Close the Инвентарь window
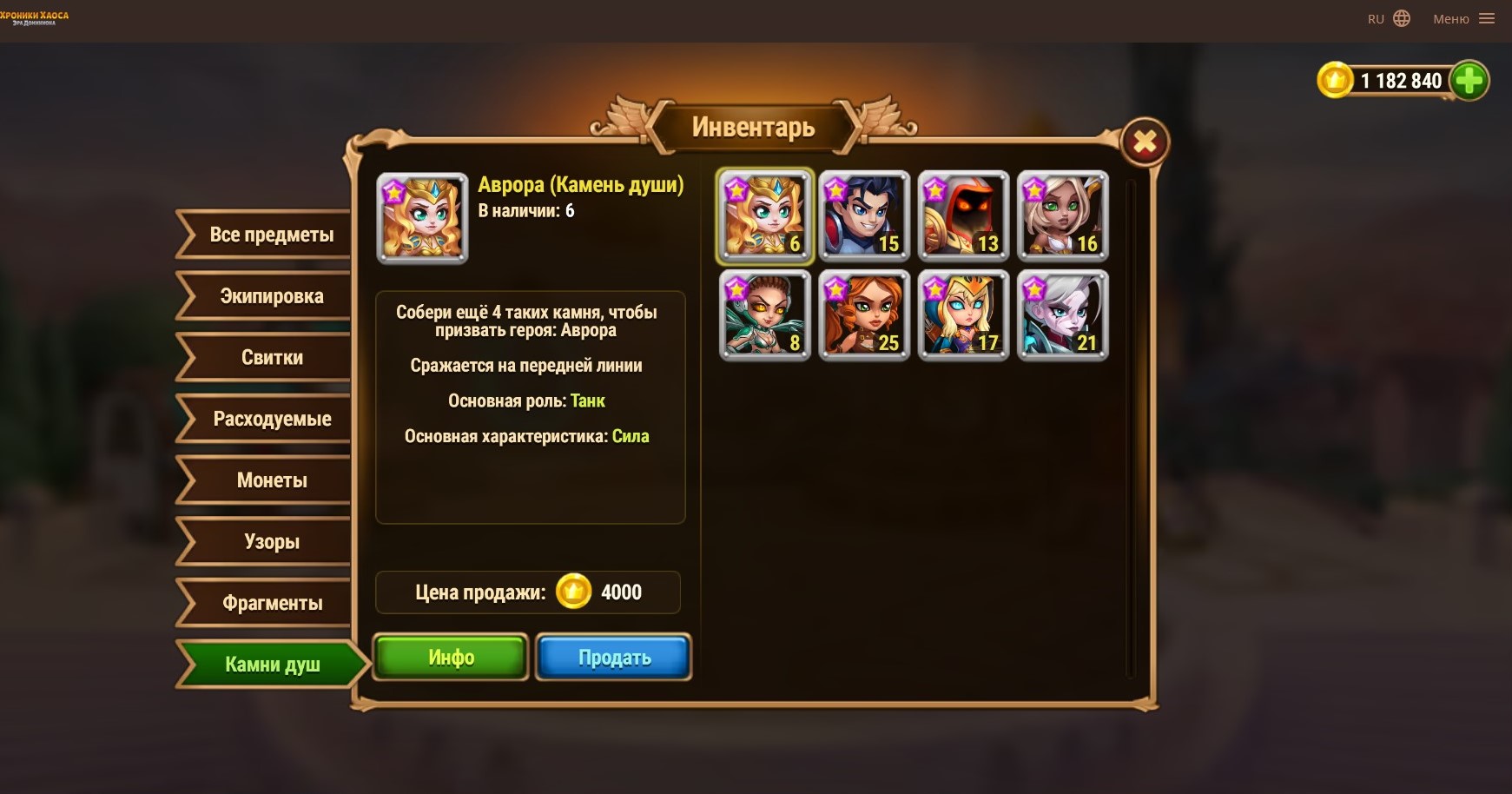The image size is (1512, 794). [1145, 142]
